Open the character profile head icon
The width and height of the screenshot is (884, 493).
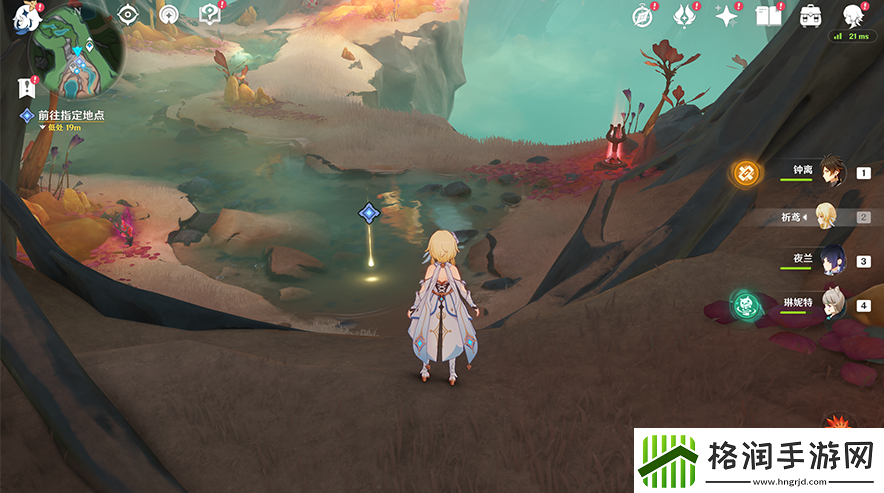[853, 15]
